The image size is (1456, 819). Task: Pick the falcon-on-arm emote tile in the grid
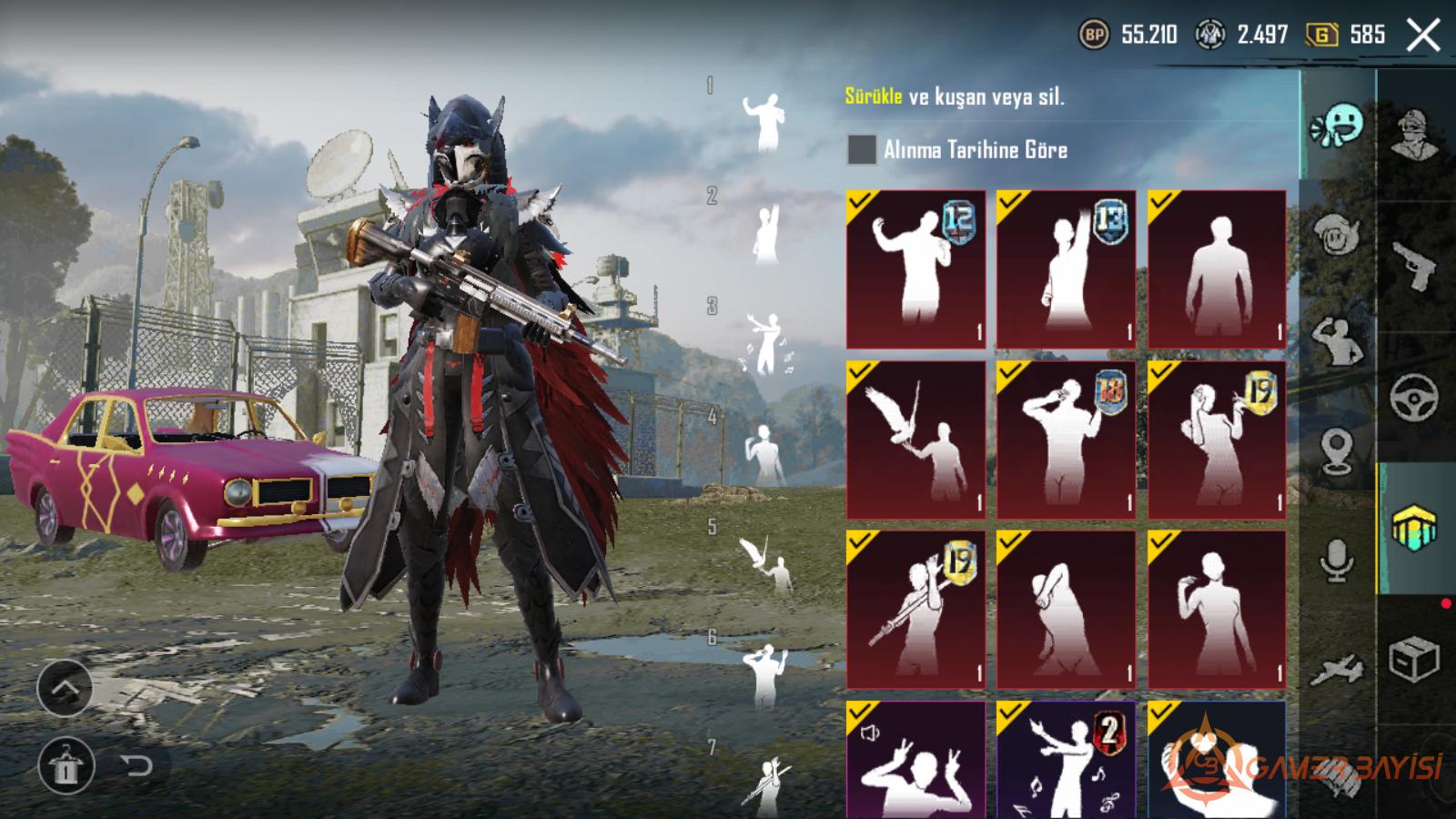(915, 440)
